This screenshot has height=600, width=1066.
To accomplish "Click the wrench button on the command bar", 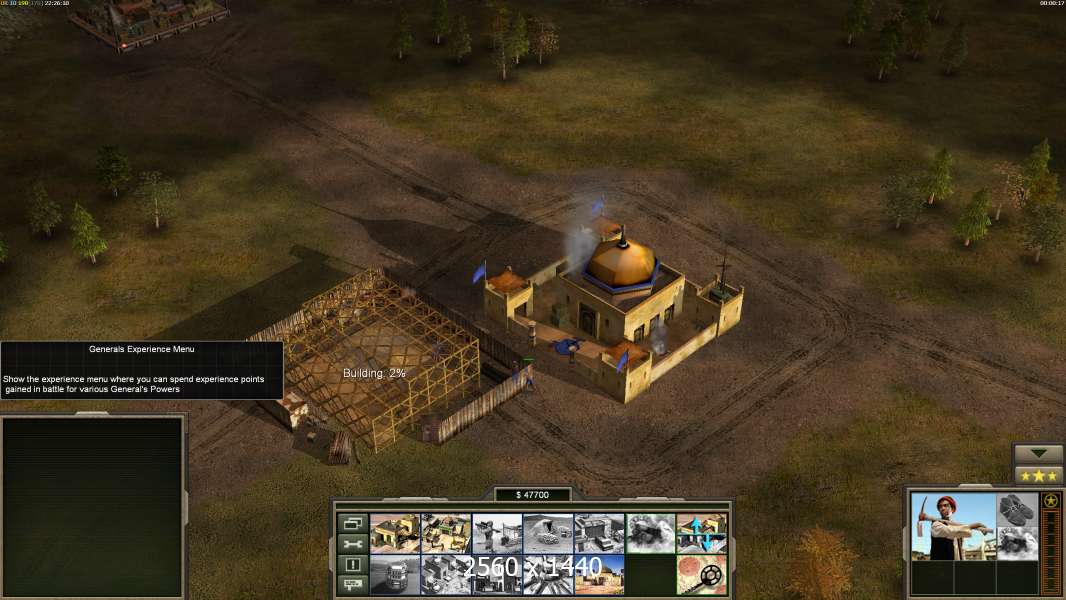I will tap(351, 544).
